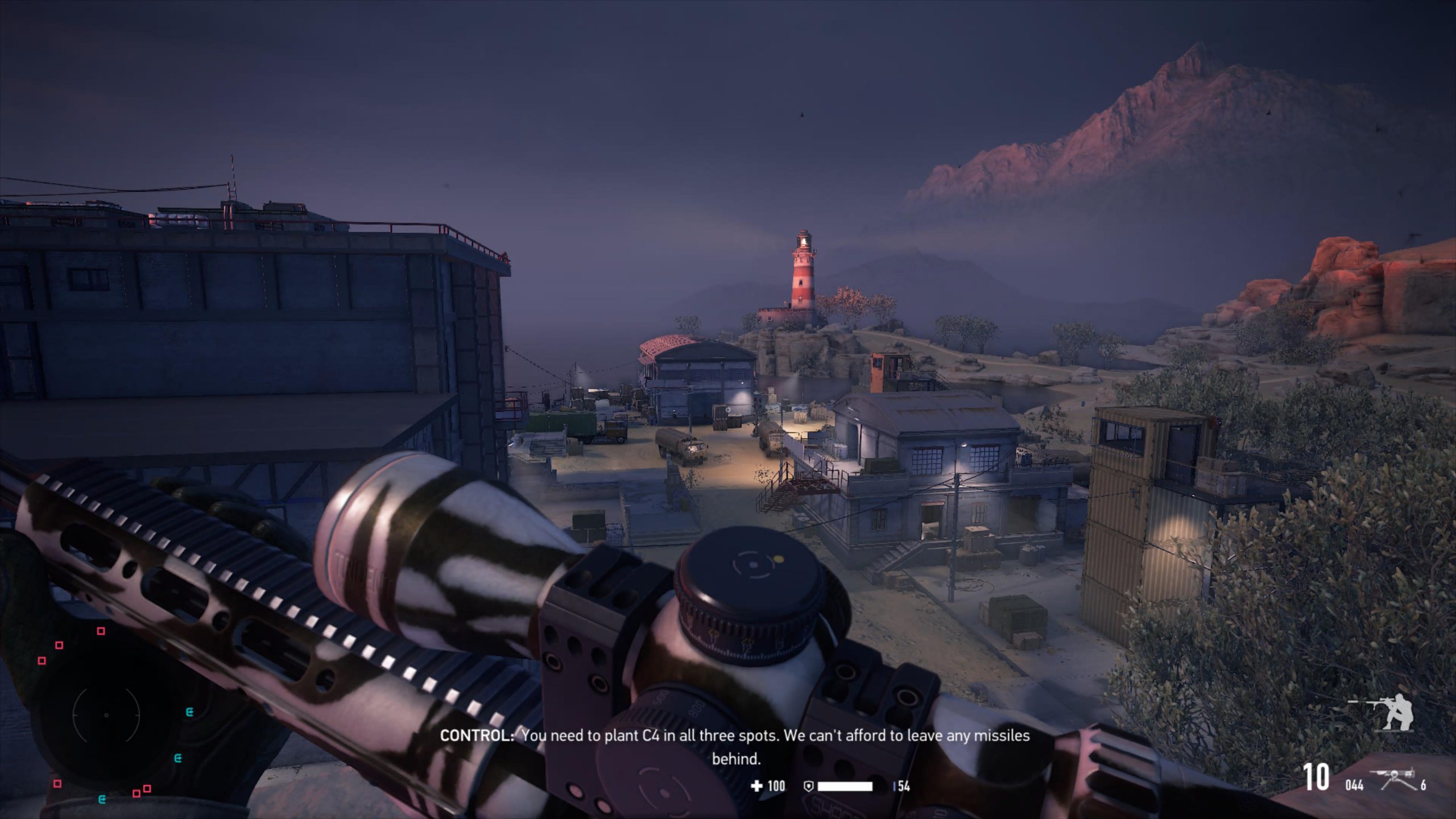Screen dimensions: 1456x819
Task: Expand the magazine counter showing 6
Action: (1424, 785)
